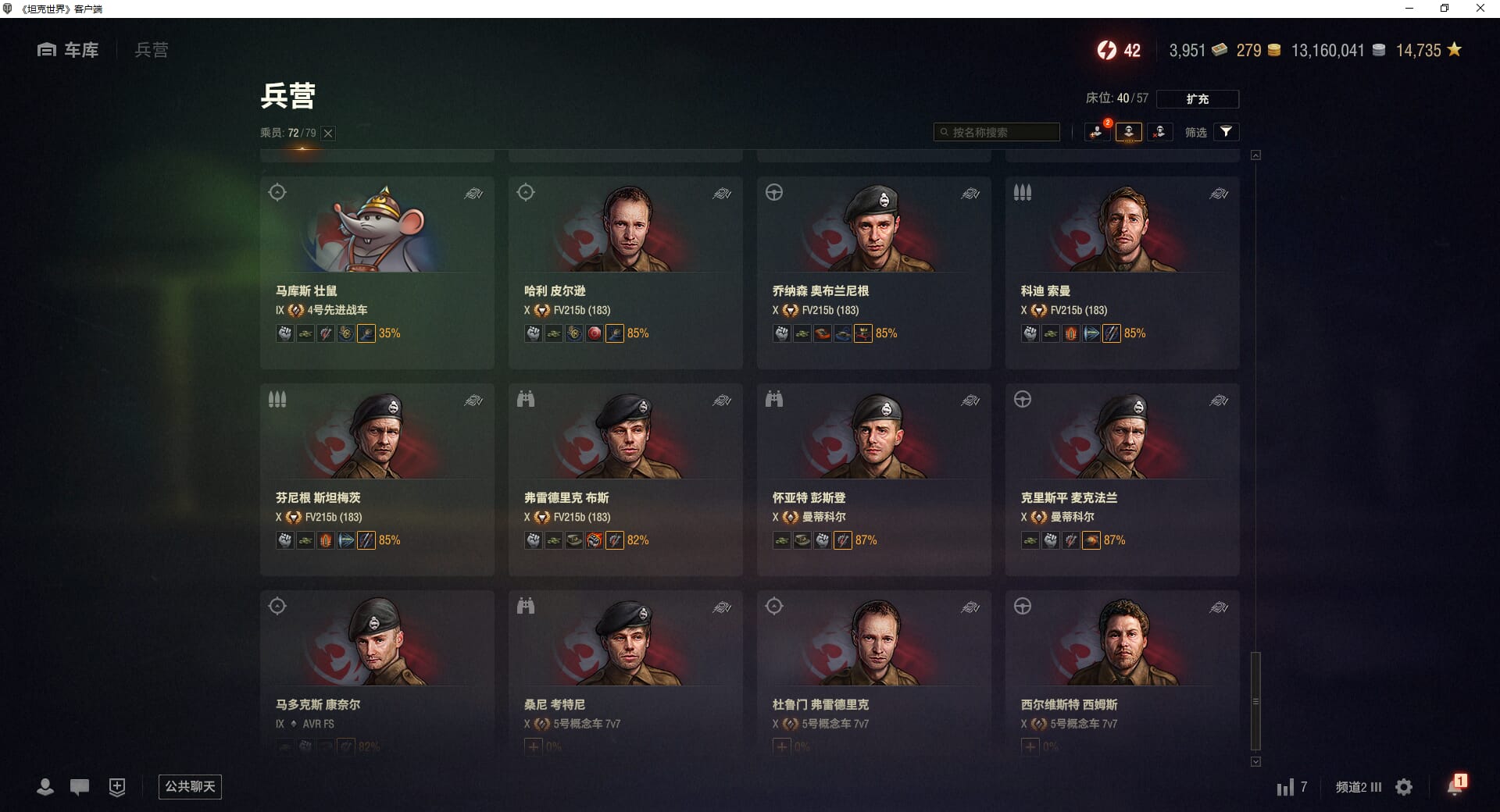Return to the 车库 garage screen
Screen dimensions: 1500x812
(x=69, y=50)
